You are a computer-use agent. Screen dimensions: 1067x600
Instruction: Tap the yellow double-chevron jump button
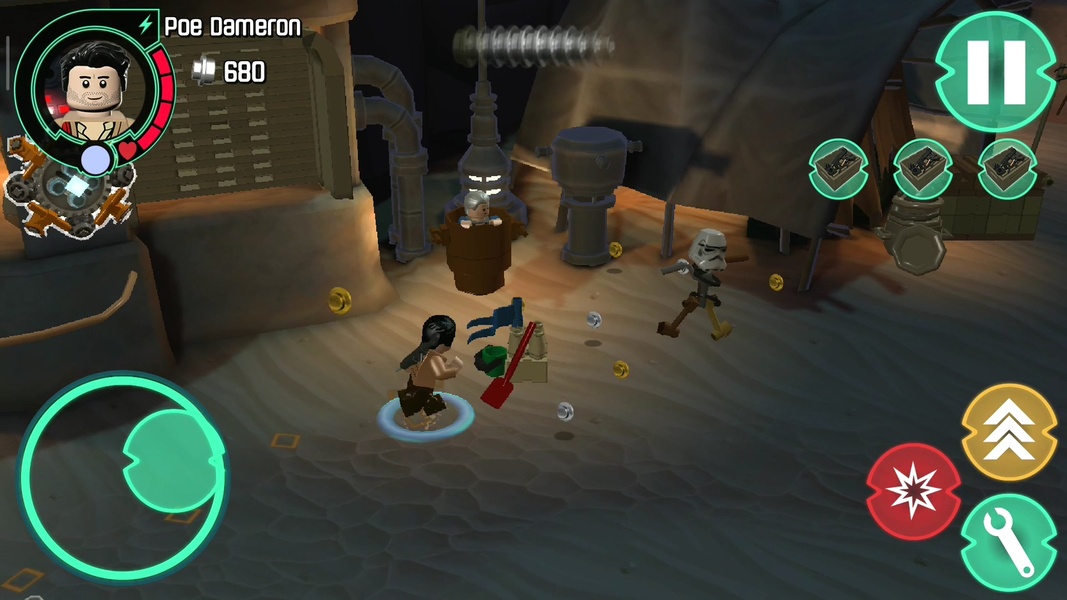(1009, 431)
